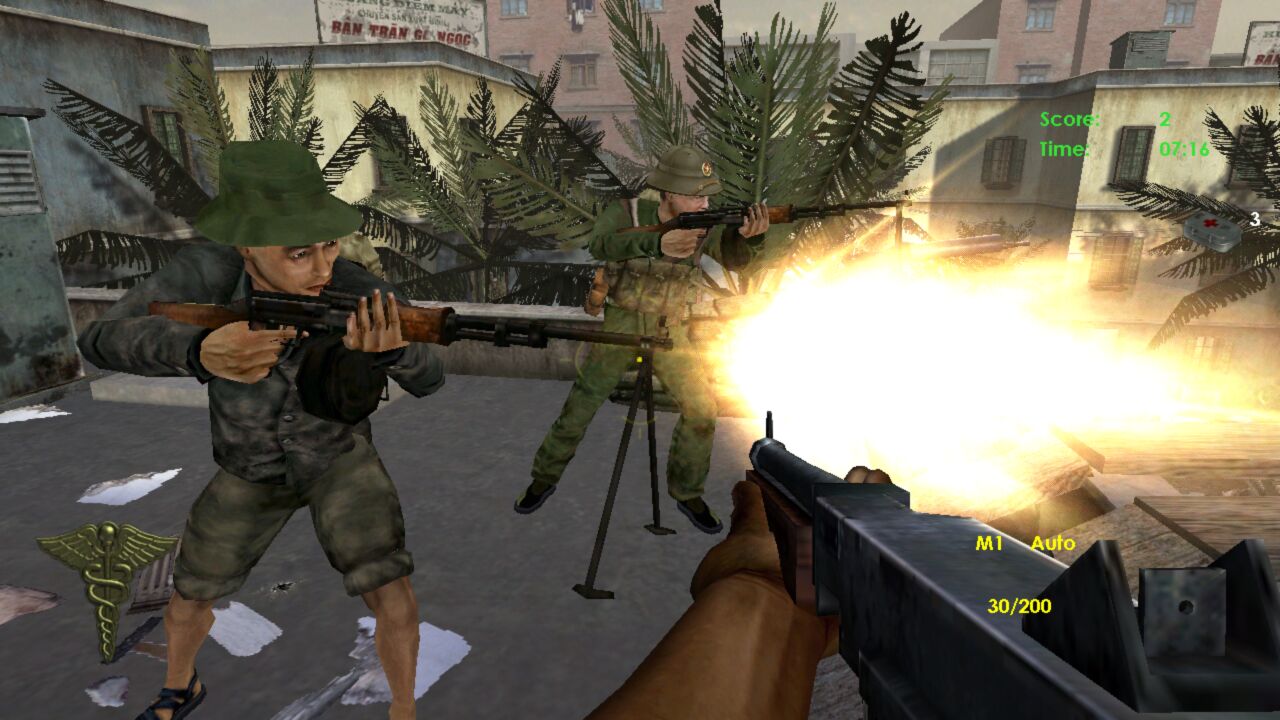The width and height of the screenshot is (1280, 720).
Task: Click the Score label in the HUD
Action: [1070, 117]
